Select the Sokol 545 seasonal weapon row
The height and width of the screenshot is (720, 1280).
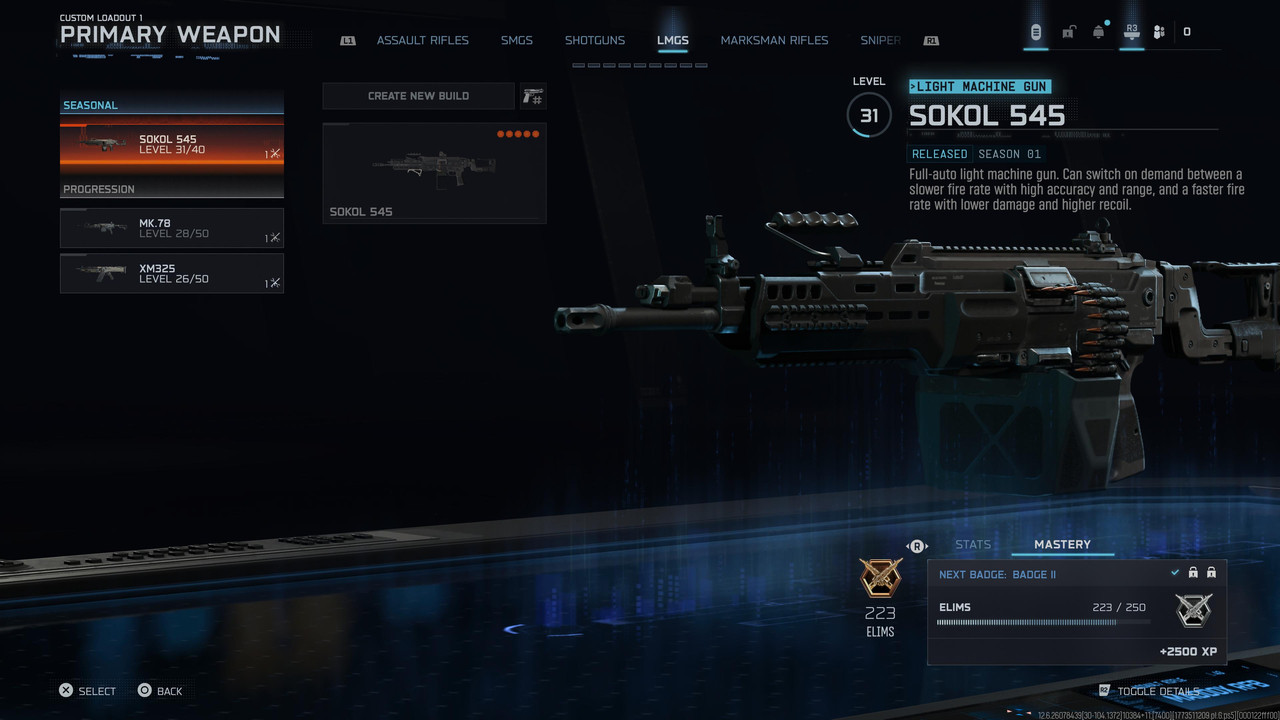coord(172,146)
